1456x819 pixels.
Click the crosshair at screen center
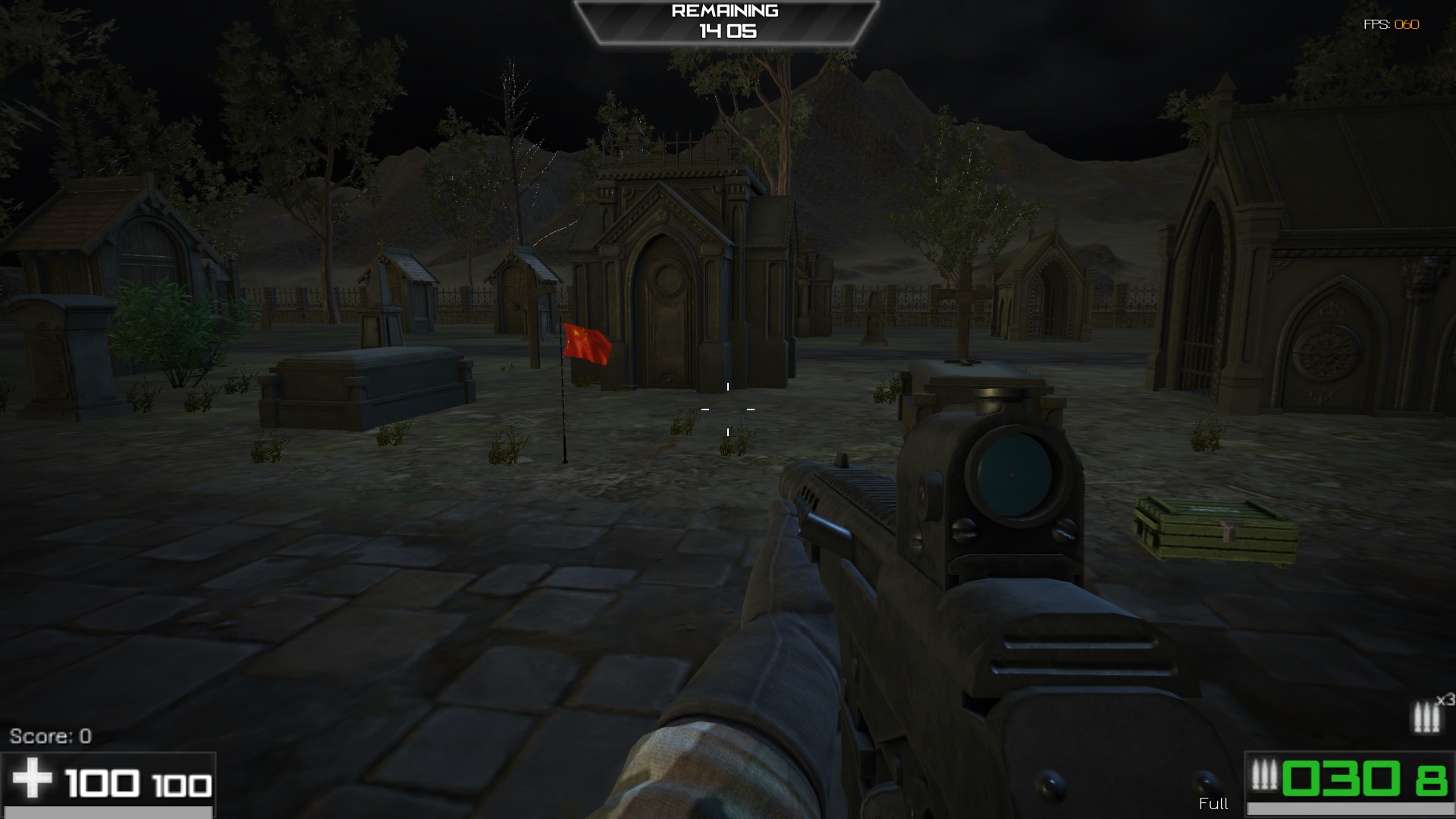point(728,407)
